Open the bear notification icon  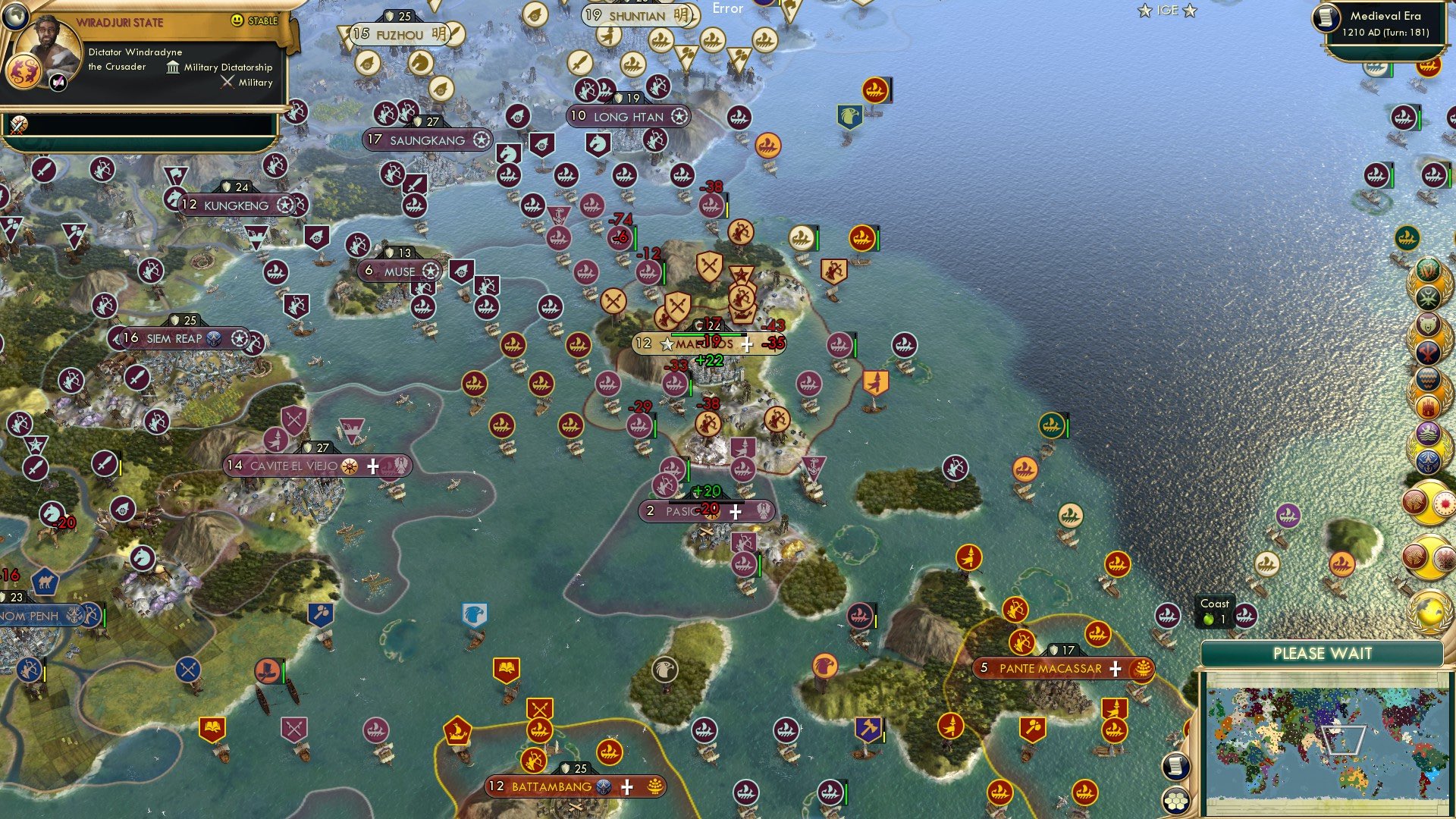1427,326
